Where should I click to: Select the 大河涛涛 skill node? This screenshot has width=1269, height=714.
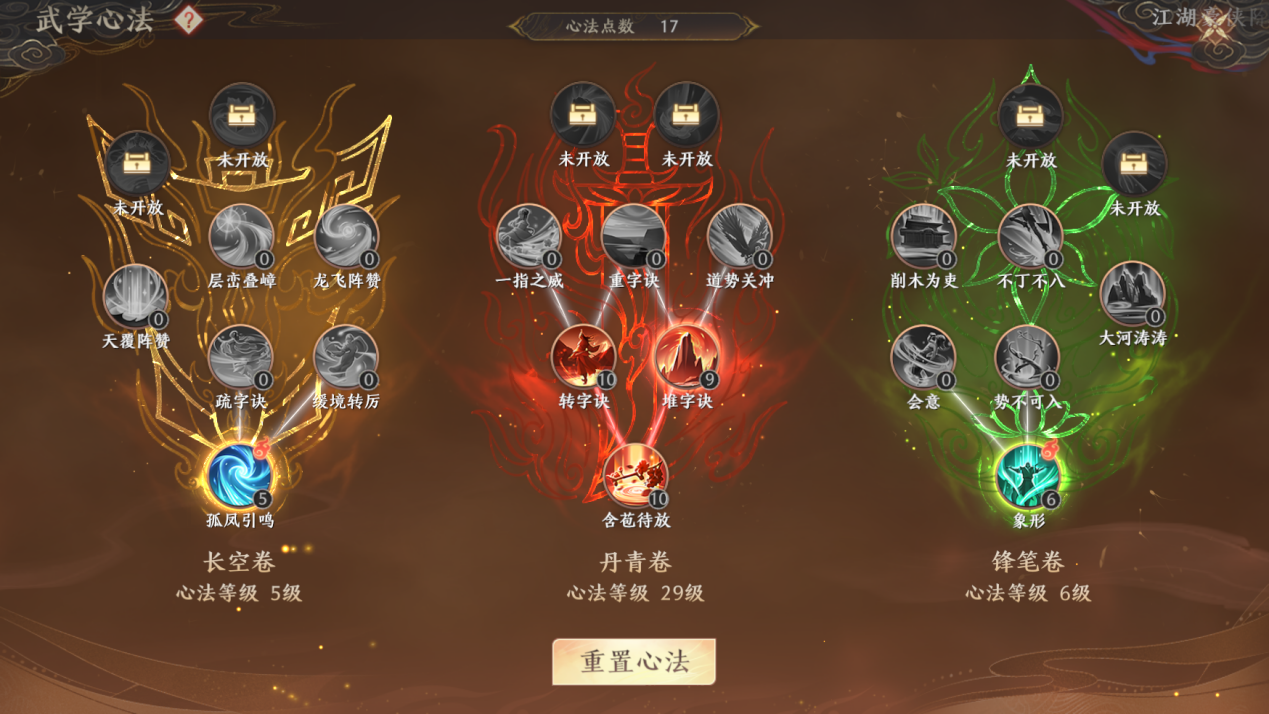(x=1132, y=294)
